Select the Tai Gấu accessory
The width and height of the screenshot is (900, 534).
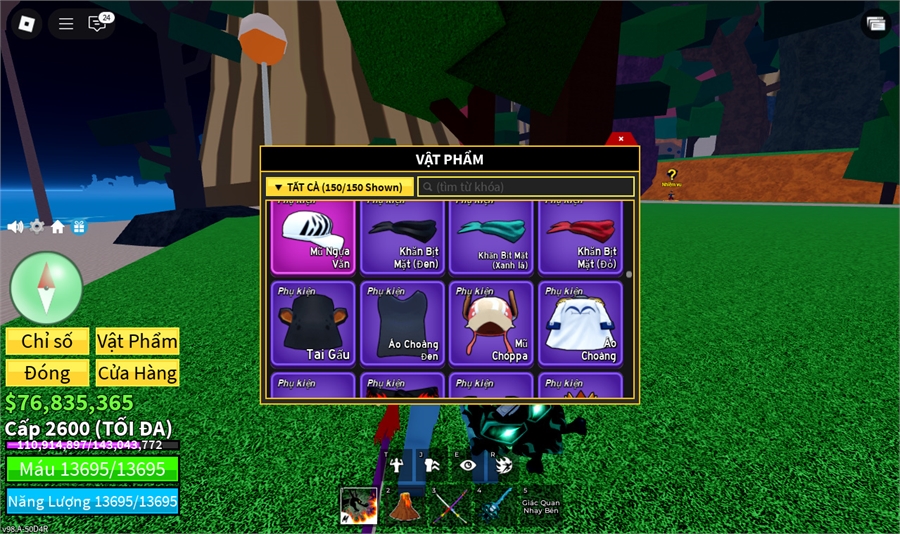[313, 323]
